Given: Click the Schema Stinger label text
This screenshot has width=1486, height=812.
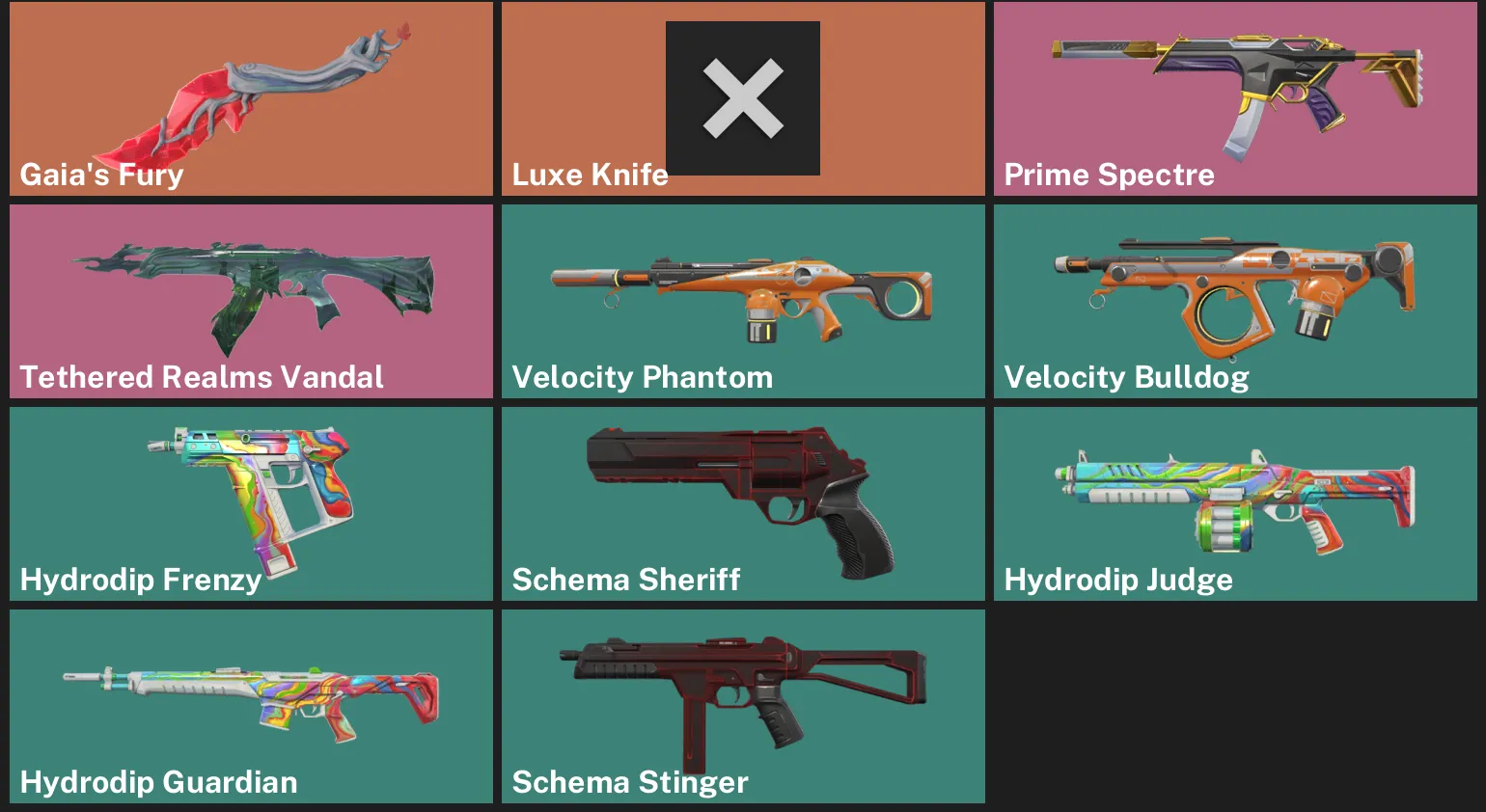Looking at the screenshot, I should 628,783.
